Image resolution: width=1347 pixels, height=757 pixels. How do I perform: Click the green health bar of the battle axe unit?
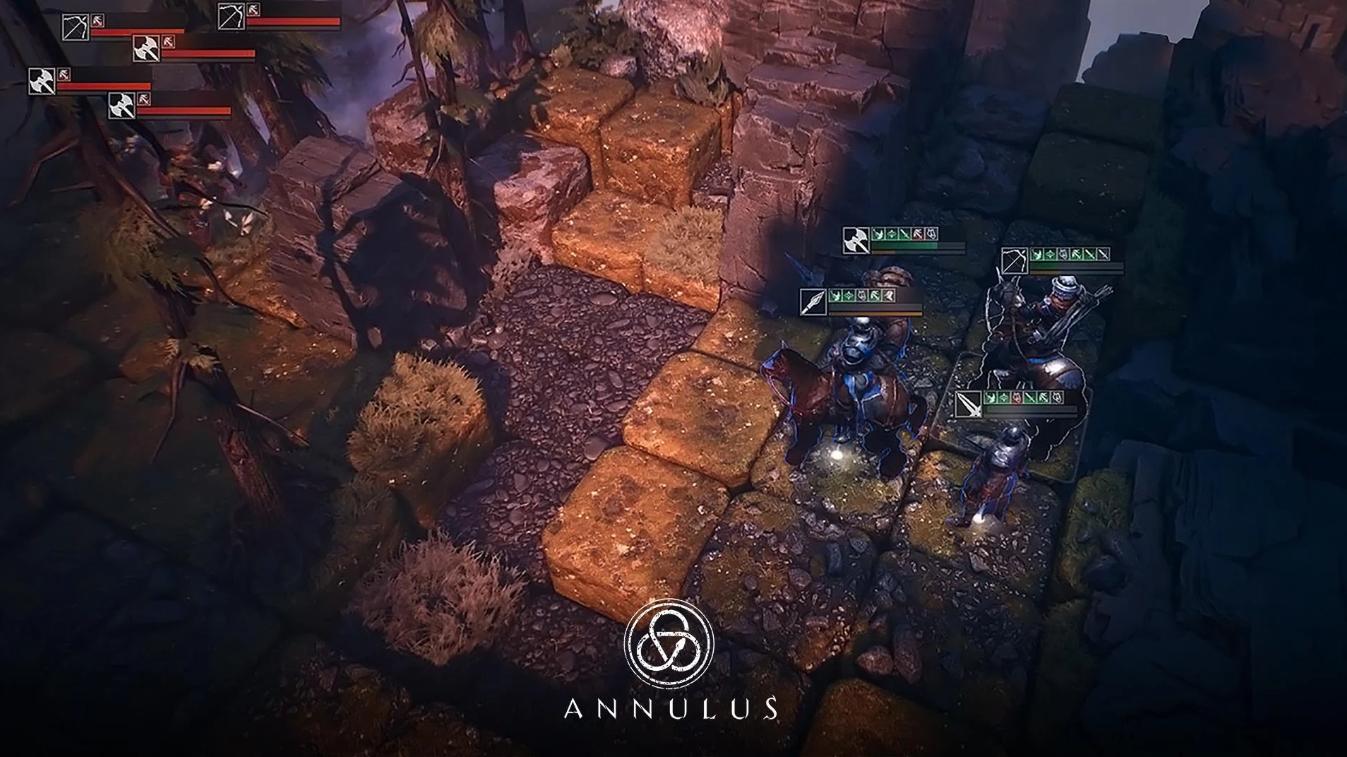point(904,245)
